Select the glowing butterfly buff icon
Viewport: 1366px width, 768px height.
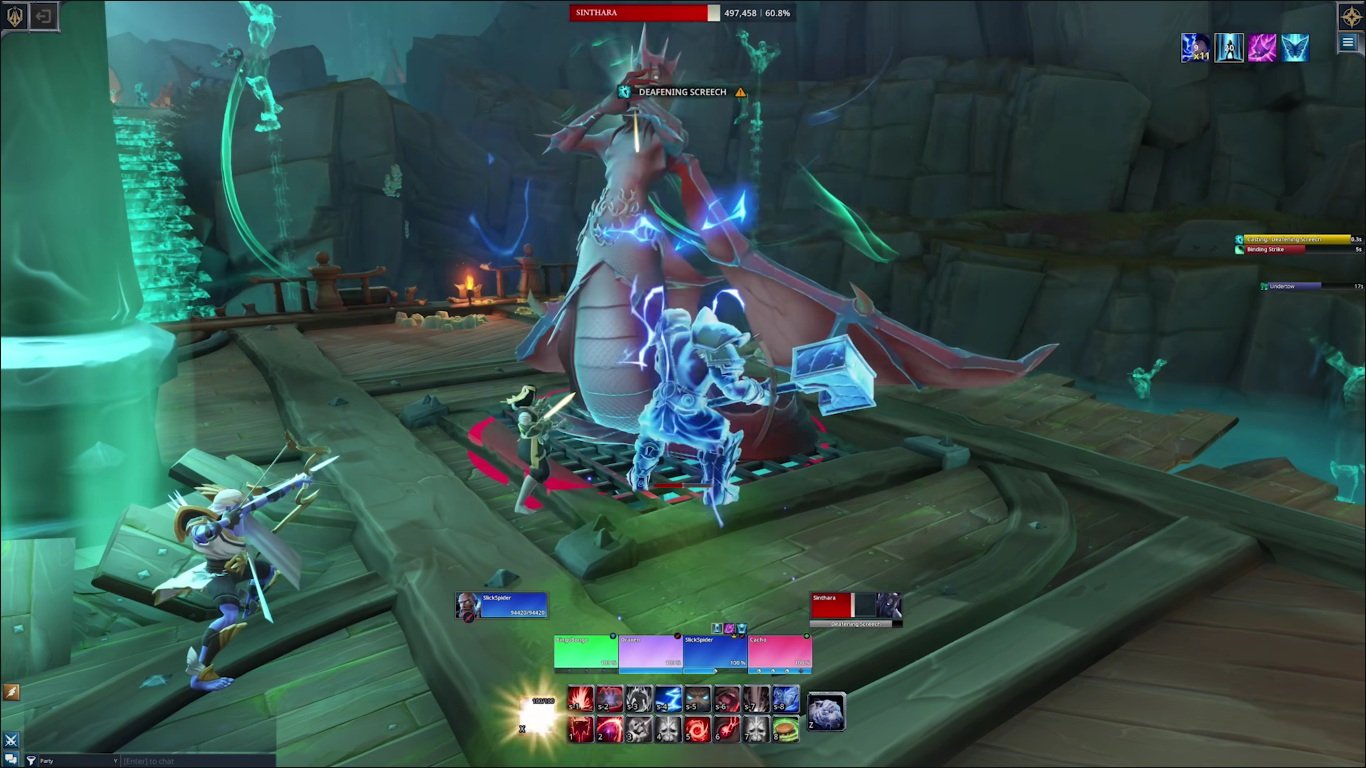tap(1295, 47)
